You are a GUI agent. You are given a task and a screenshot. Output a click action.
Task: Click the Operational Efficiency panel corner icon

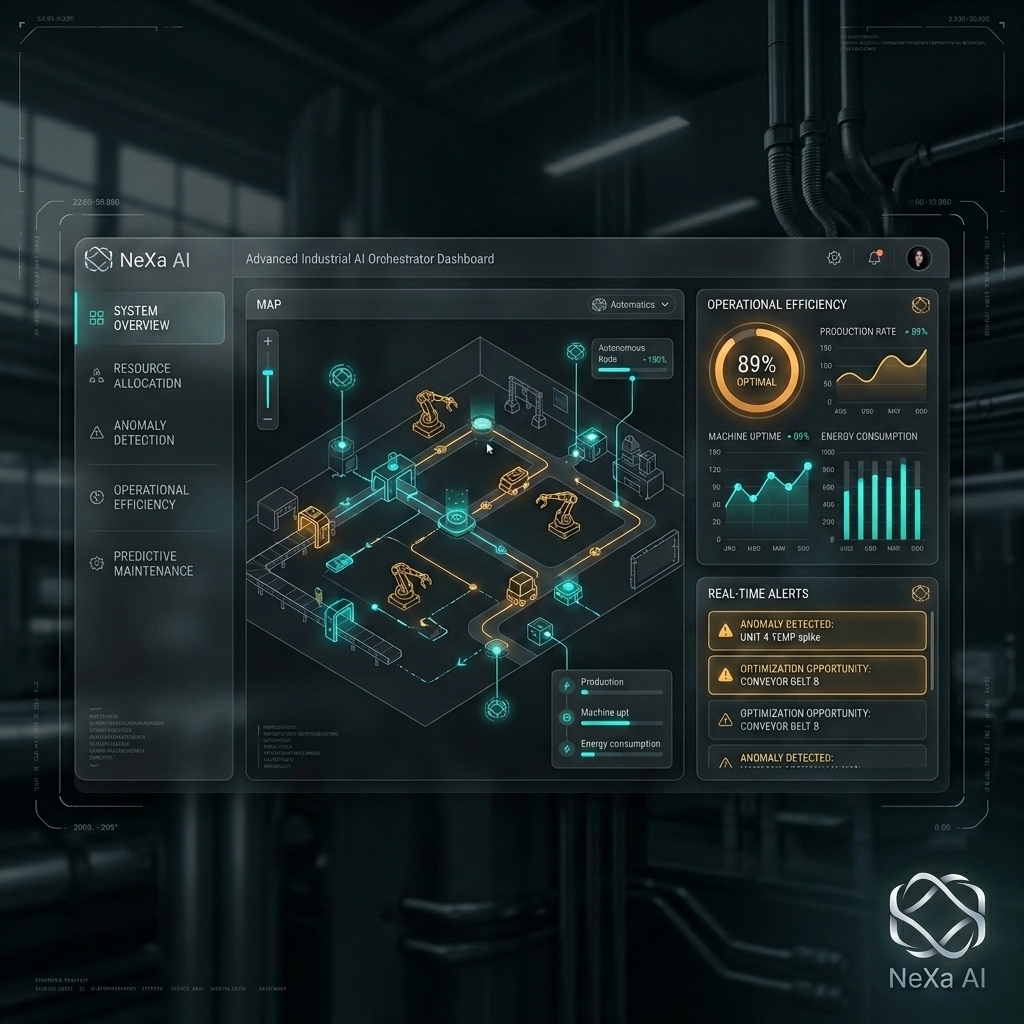920,305
